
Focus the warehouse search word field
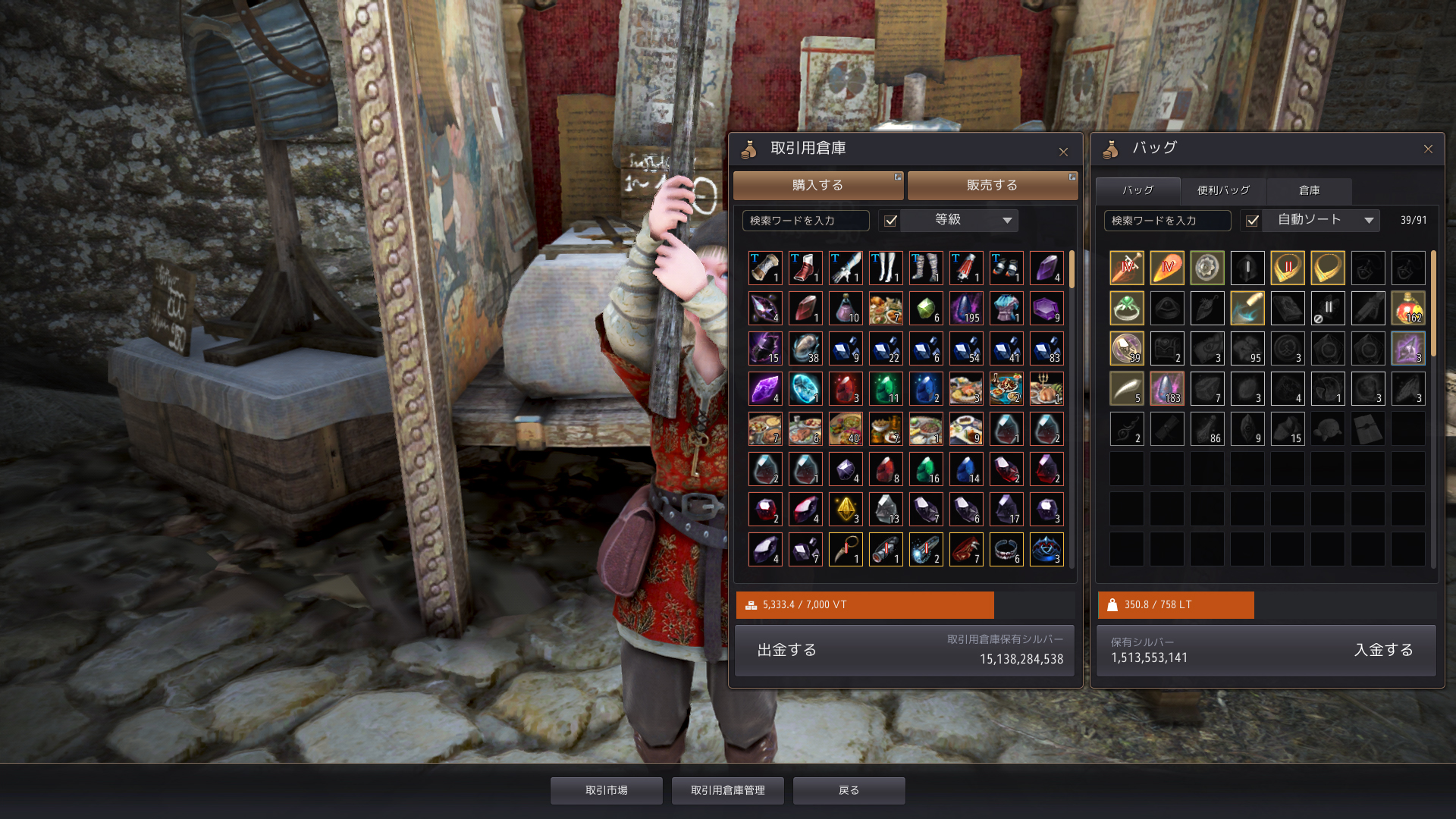(805, 221)
